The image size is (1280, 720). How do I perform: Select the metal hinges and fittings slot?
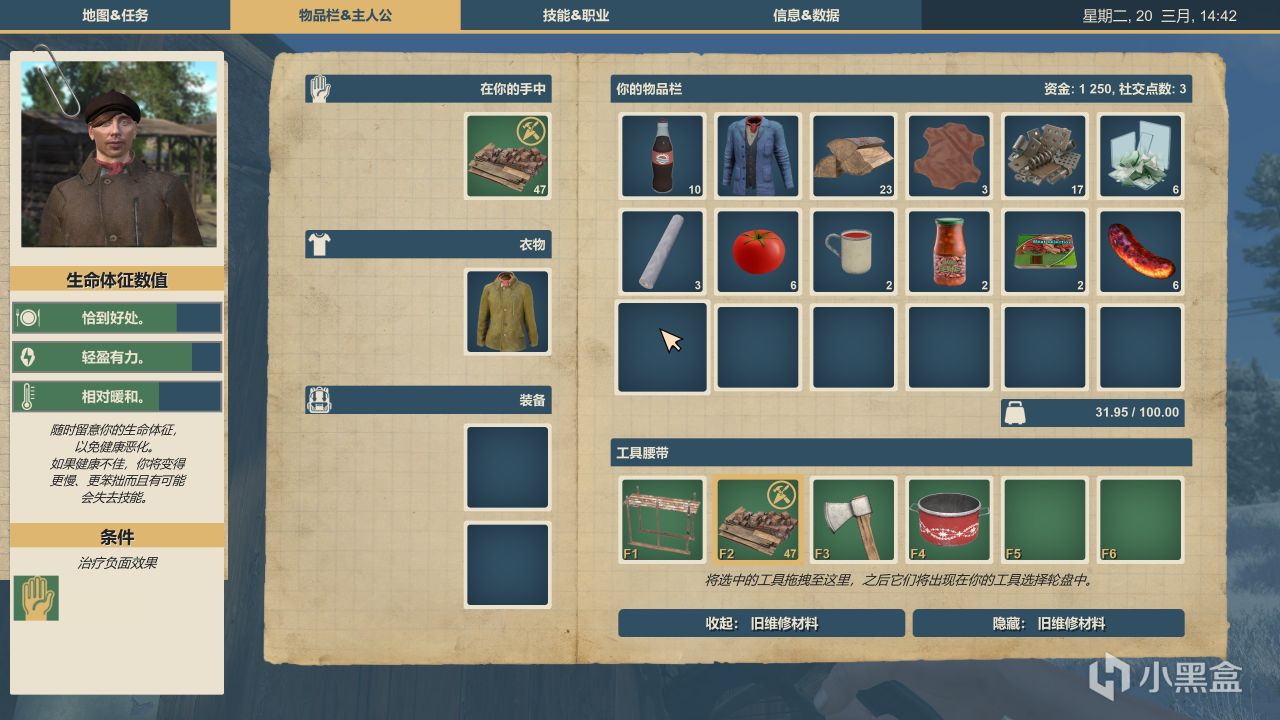1045,155
